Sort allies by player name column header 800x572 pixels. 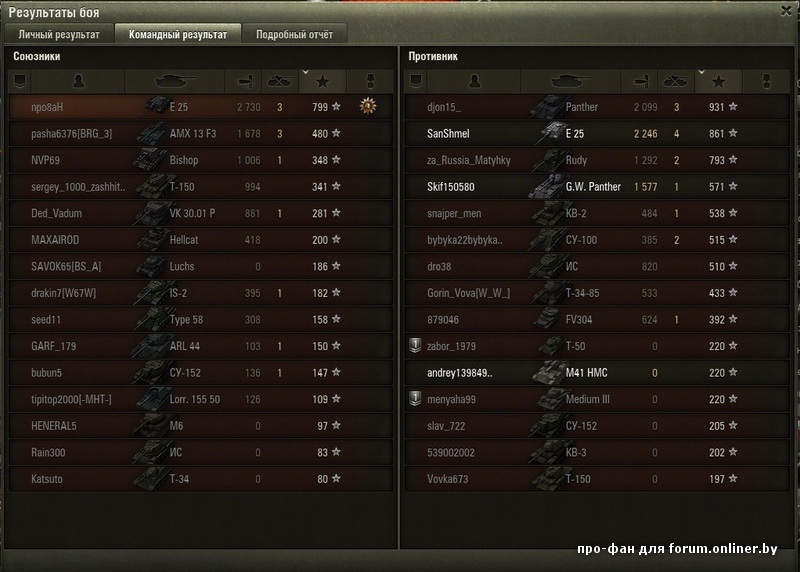[x=78, y=81]
